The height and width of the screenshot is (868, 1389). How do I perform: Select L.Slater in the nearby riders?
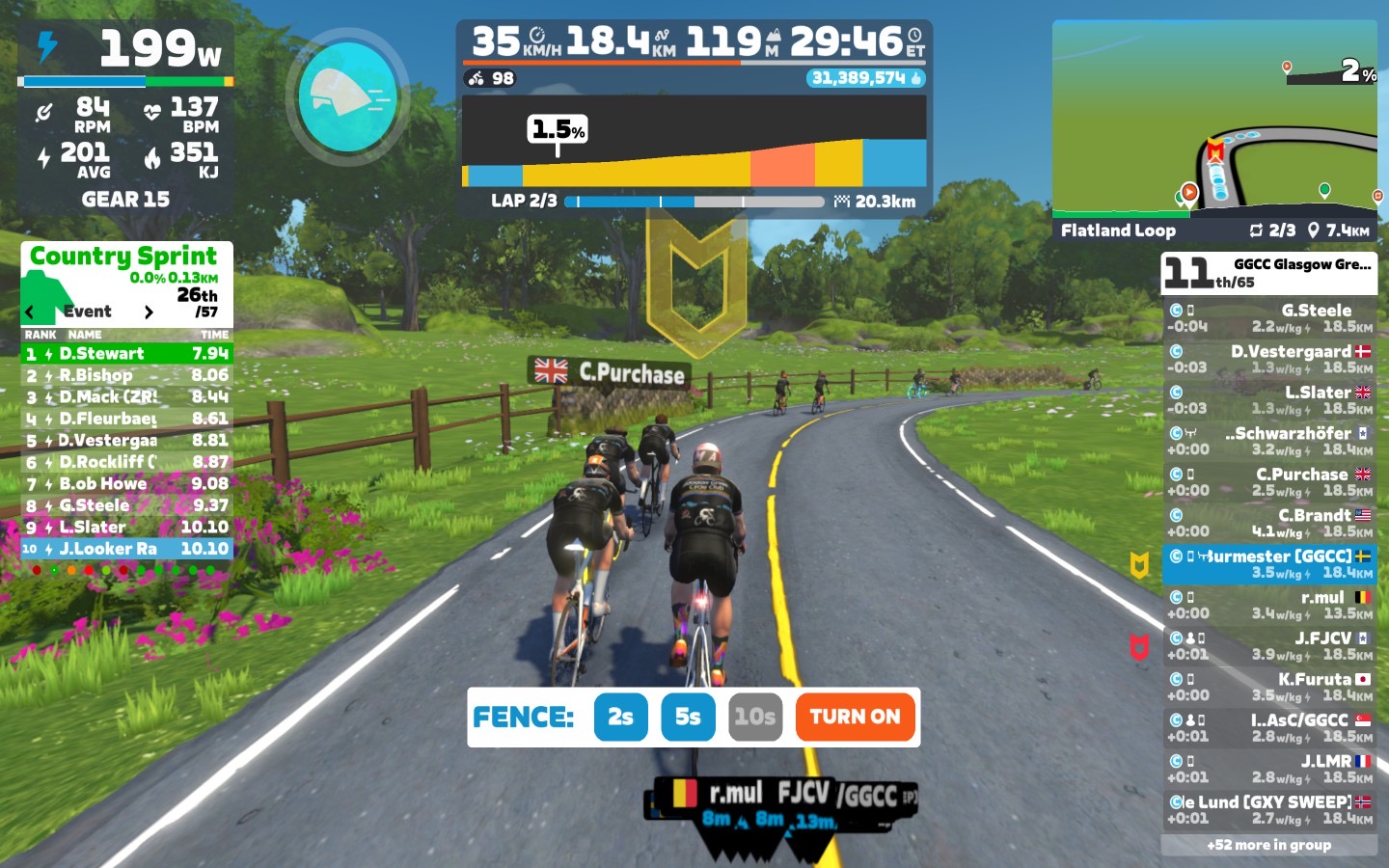(x=1268, y=399)
